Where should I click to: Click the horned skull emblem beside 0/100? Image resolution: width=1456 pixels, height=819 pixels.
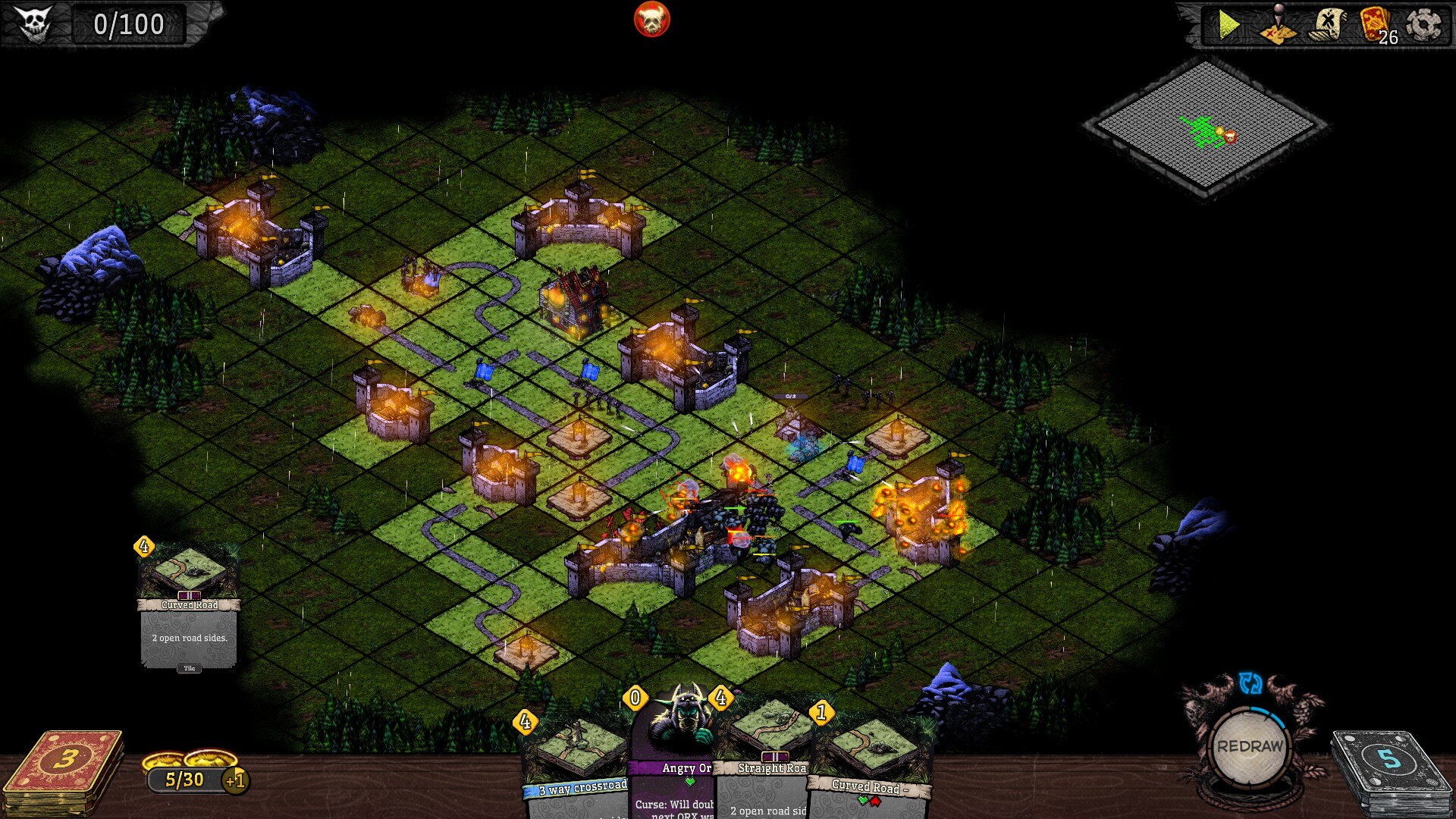click(34, 24)
